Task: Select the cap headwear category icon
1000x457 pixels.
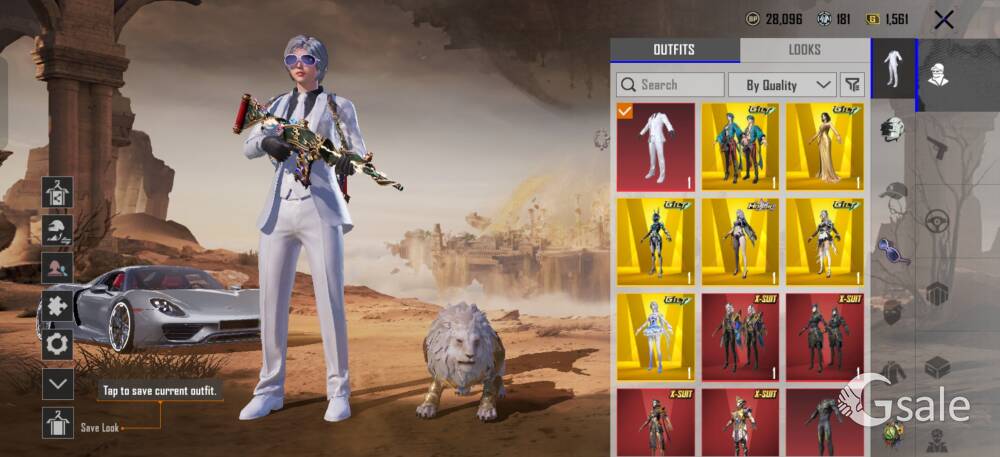Action: click(x=893, y=190)
